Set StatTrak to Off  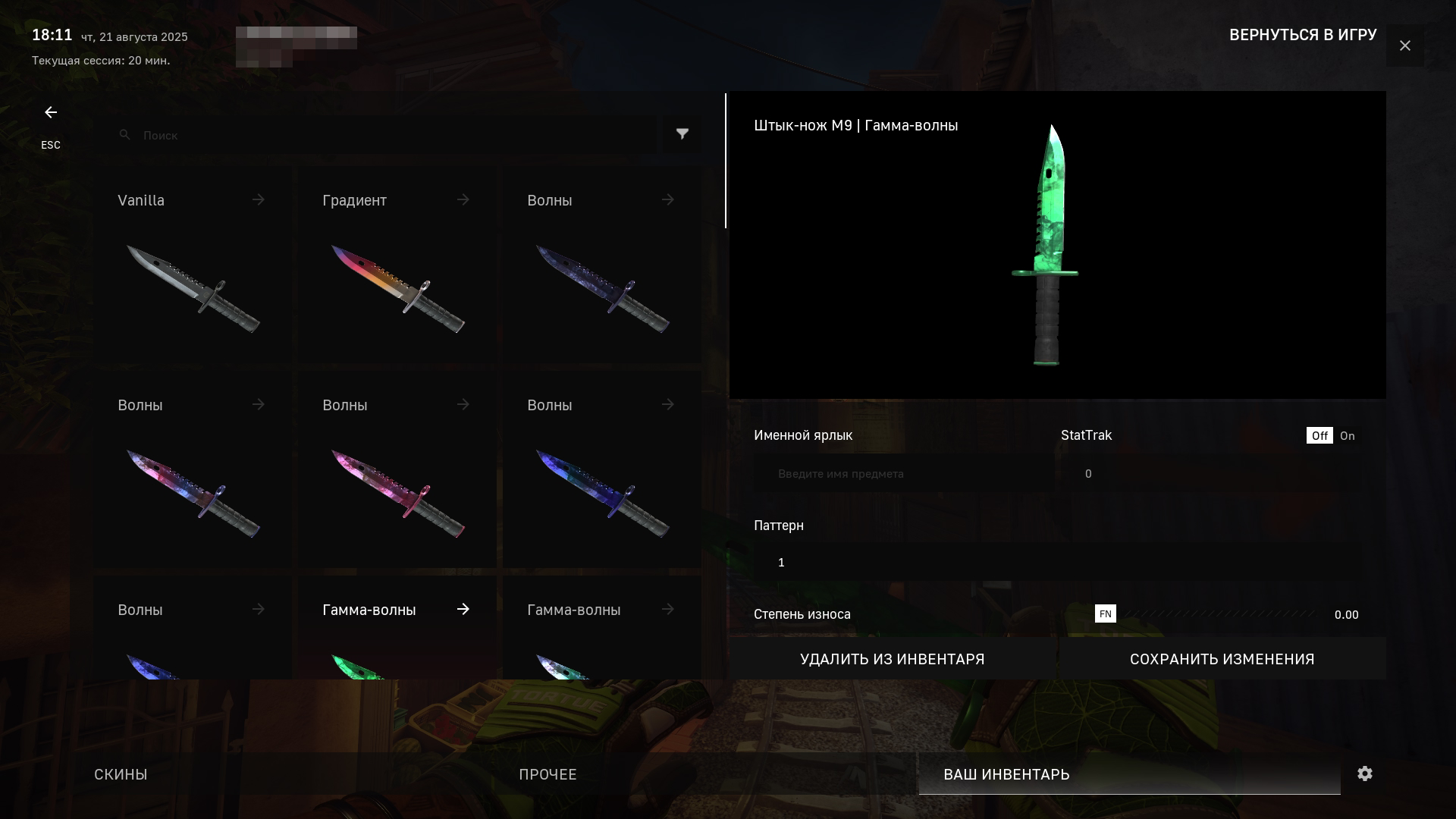[x=1319, y=436]
